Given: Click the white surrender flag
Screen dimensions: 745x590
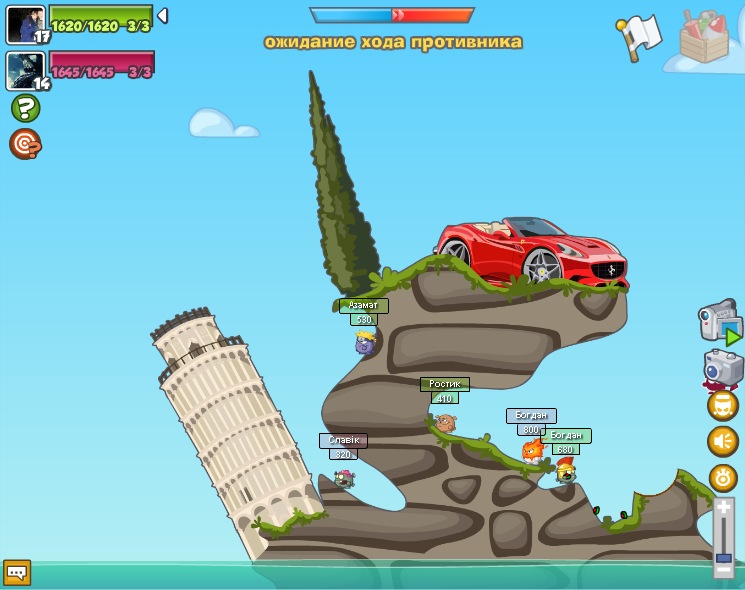Looking at the screenshot, I should (640, 36).
